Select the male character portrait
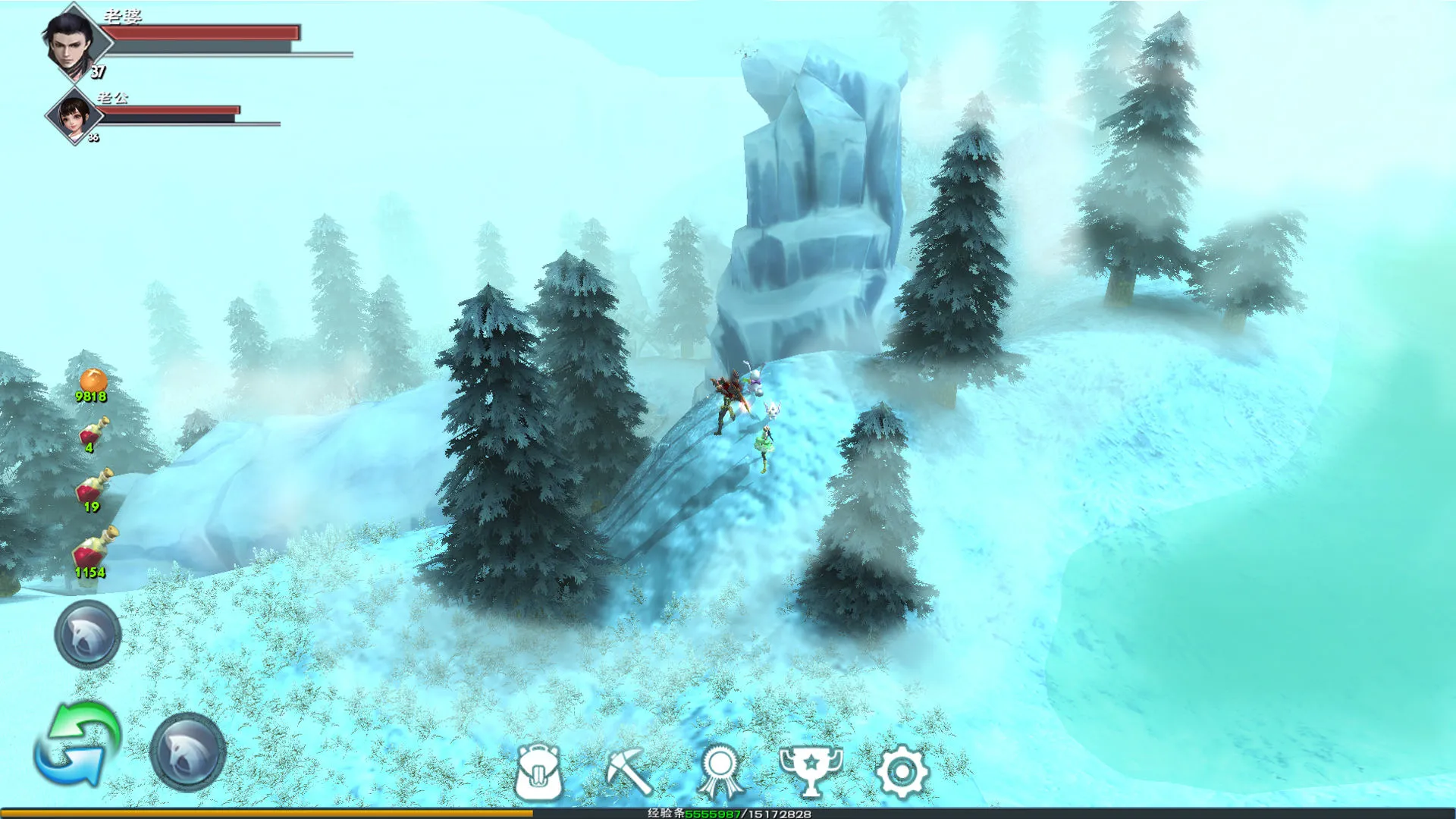 [x=71, y=42]
